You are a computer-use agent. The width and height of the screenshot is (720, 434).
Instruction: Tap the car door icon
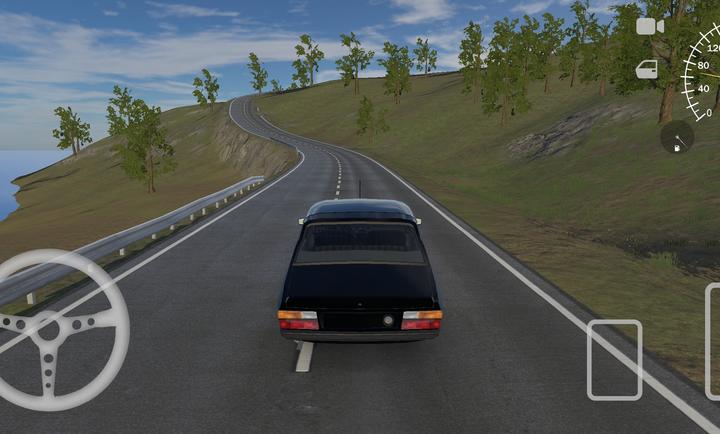pyautogui.click(x=647, y=69)
